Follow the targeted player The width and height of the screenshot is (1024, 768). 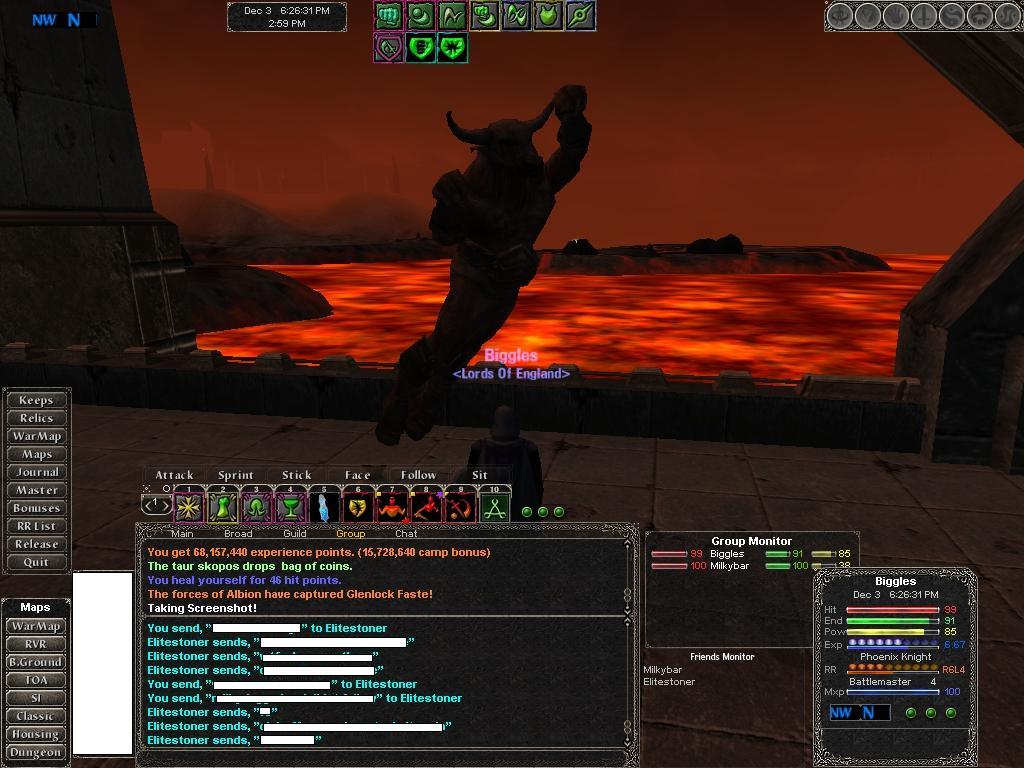pyautogui.click(x=418, y=475)
